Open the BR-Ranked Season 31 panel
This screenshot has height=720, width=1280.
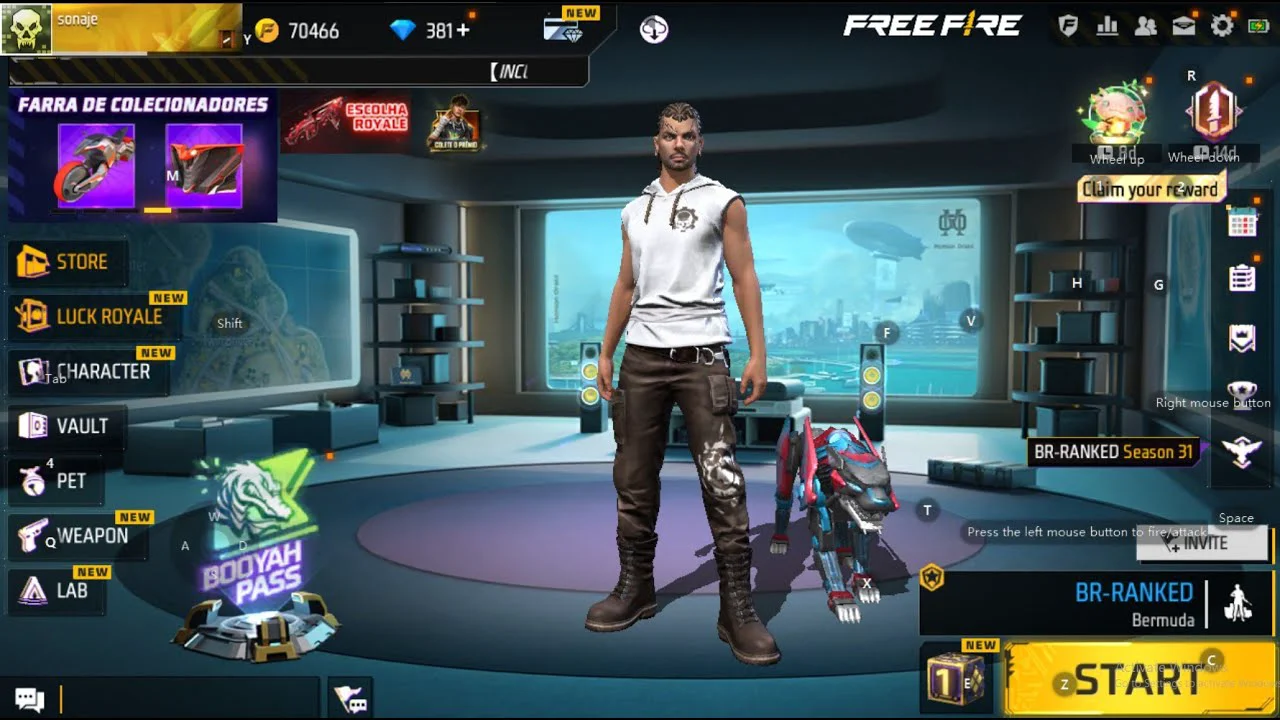click(1113, 452)
